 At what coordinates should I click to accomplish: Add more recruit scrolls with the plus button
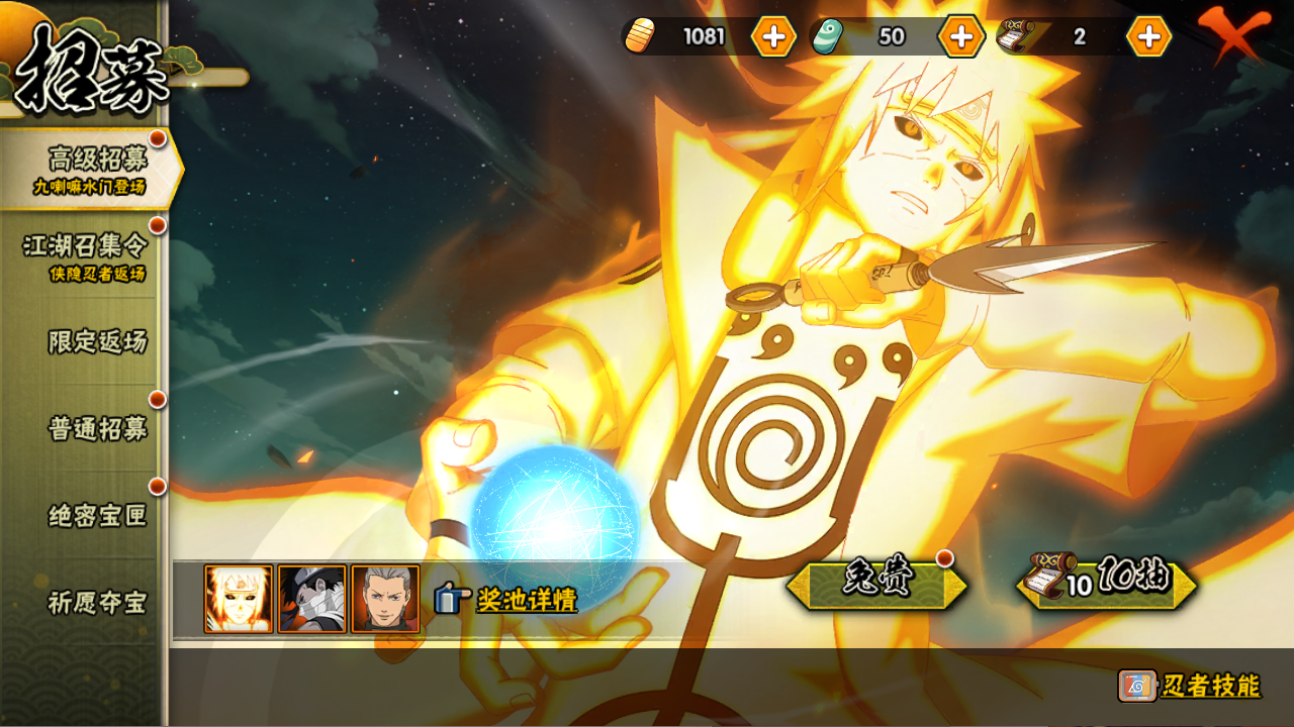point(1148,37)
